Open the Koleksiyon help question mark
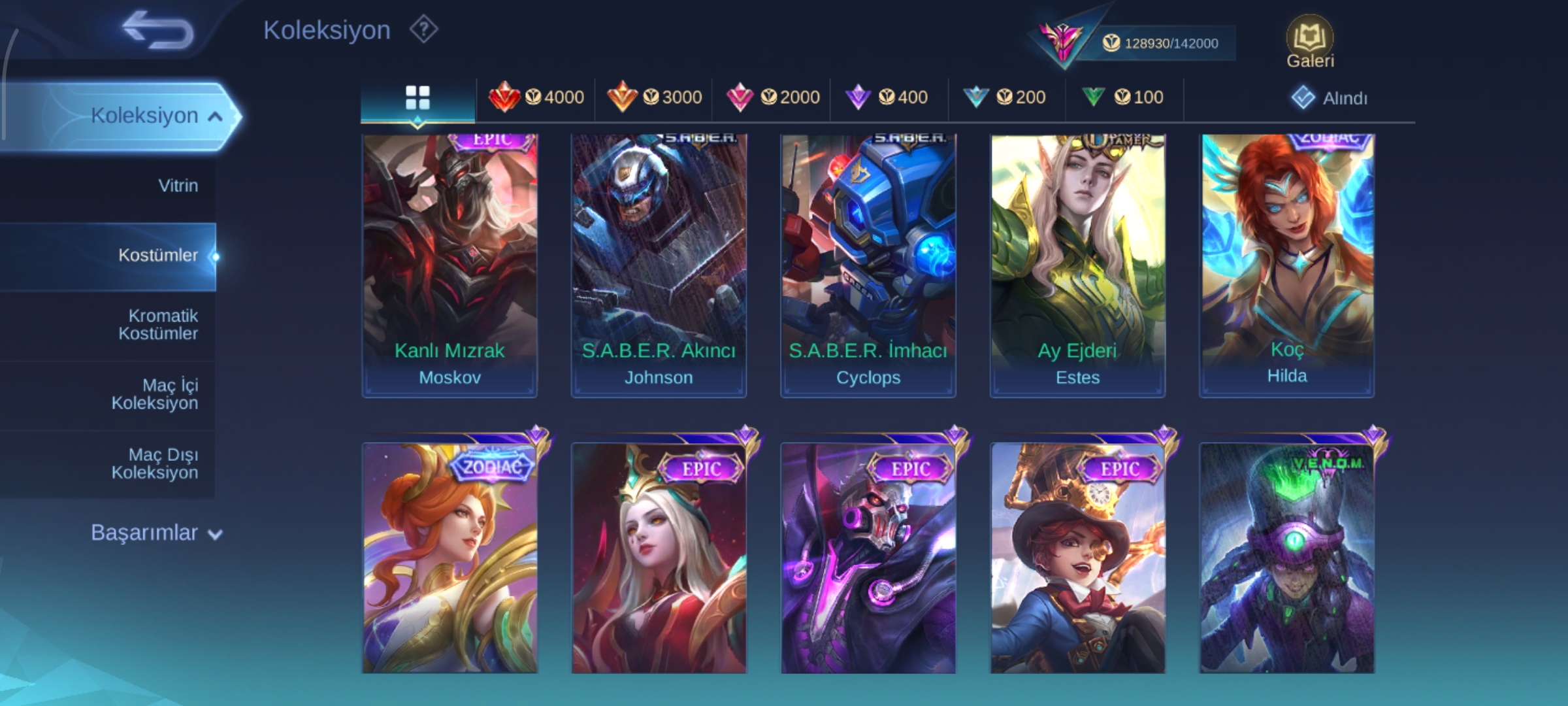Screen dimensions: 1568x706 [423, 30]
